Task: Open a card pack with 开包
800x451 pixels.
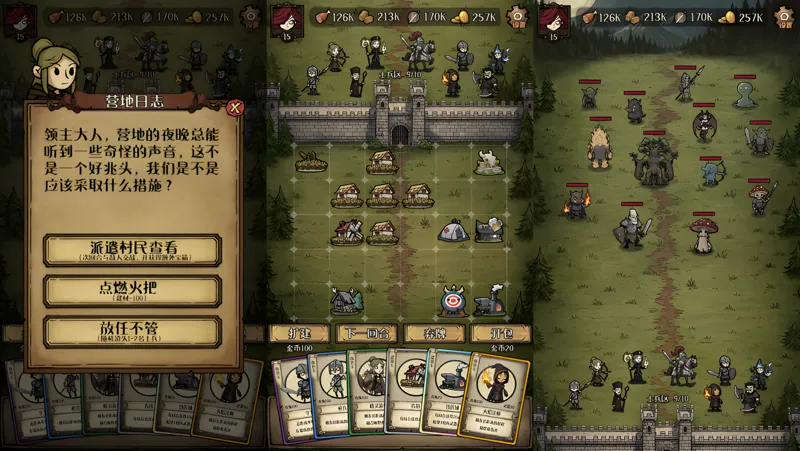Action: click(x=497, y=332)
